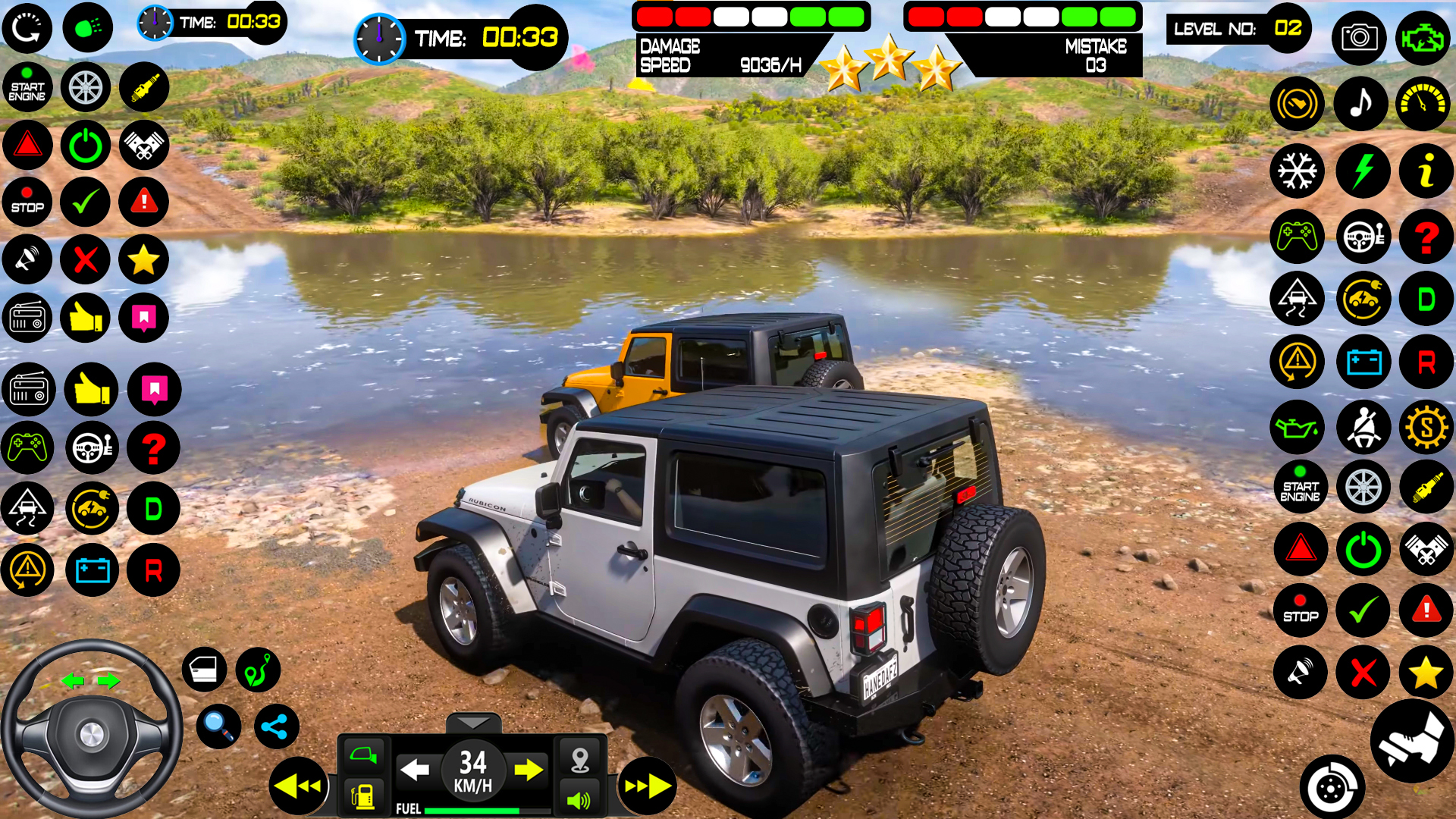Screen dimensions: 1456x819
Task: Toggle the traction control icon
Action: [x=1297, y=299]
